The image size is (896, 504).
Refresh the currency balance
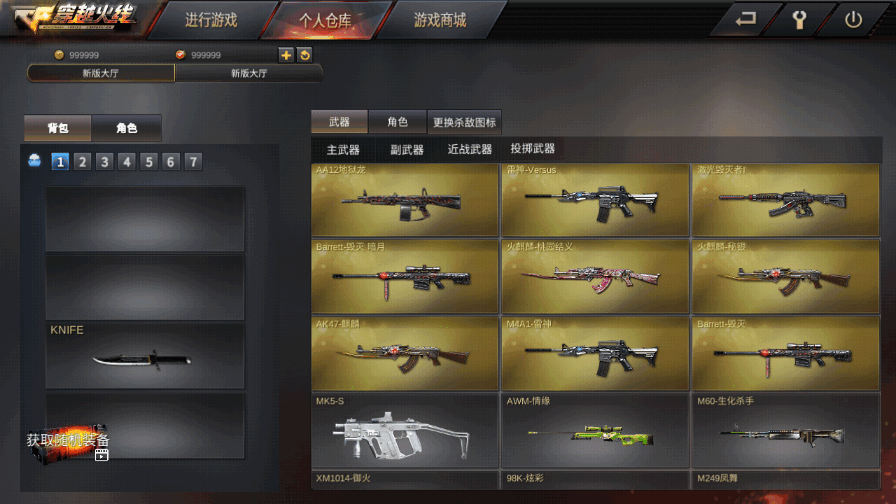(305, 55)
